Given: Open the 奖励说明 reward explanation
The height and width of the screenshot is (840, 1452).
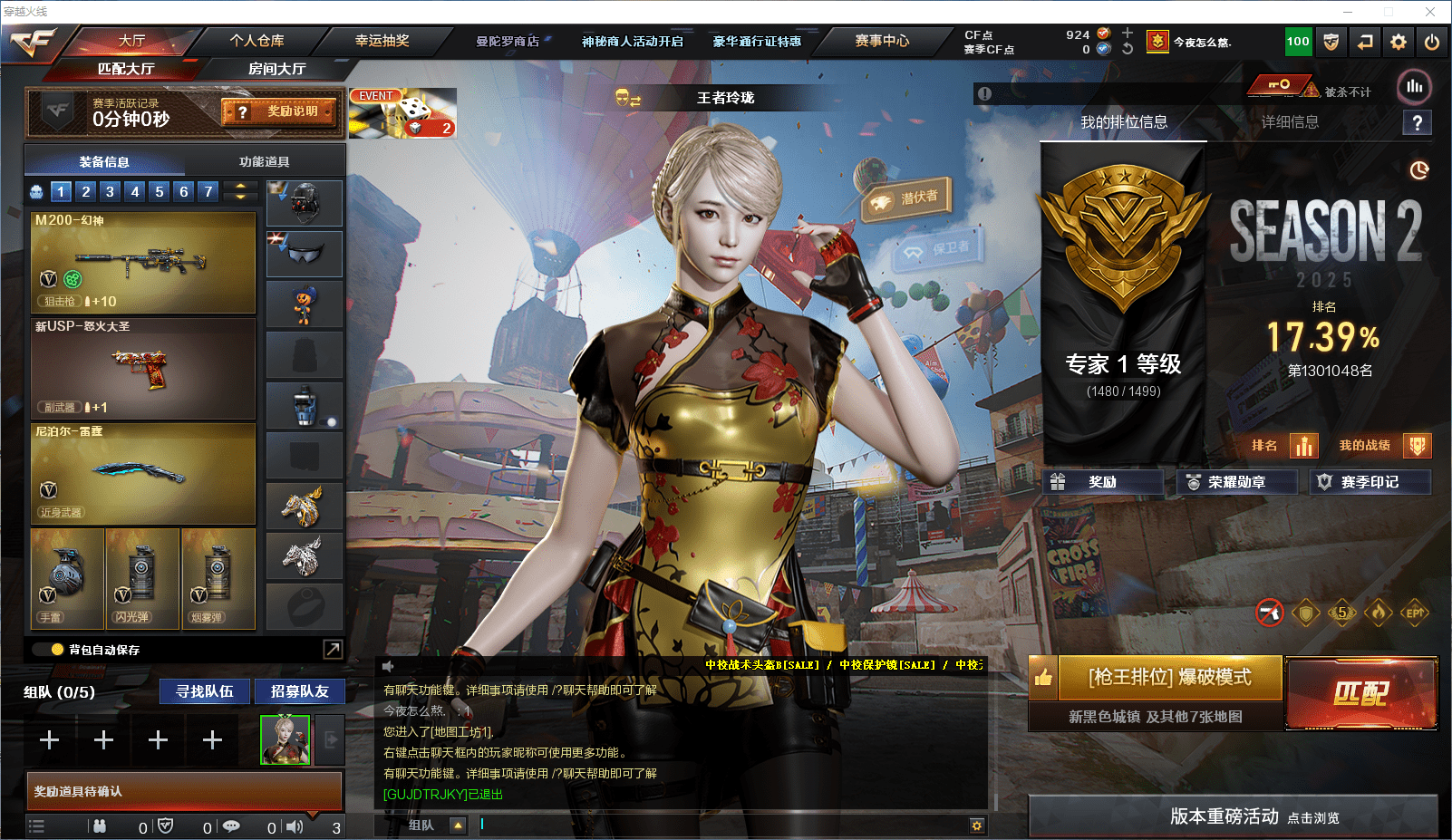Looking at the screenshot, I should tap(280, 111).
